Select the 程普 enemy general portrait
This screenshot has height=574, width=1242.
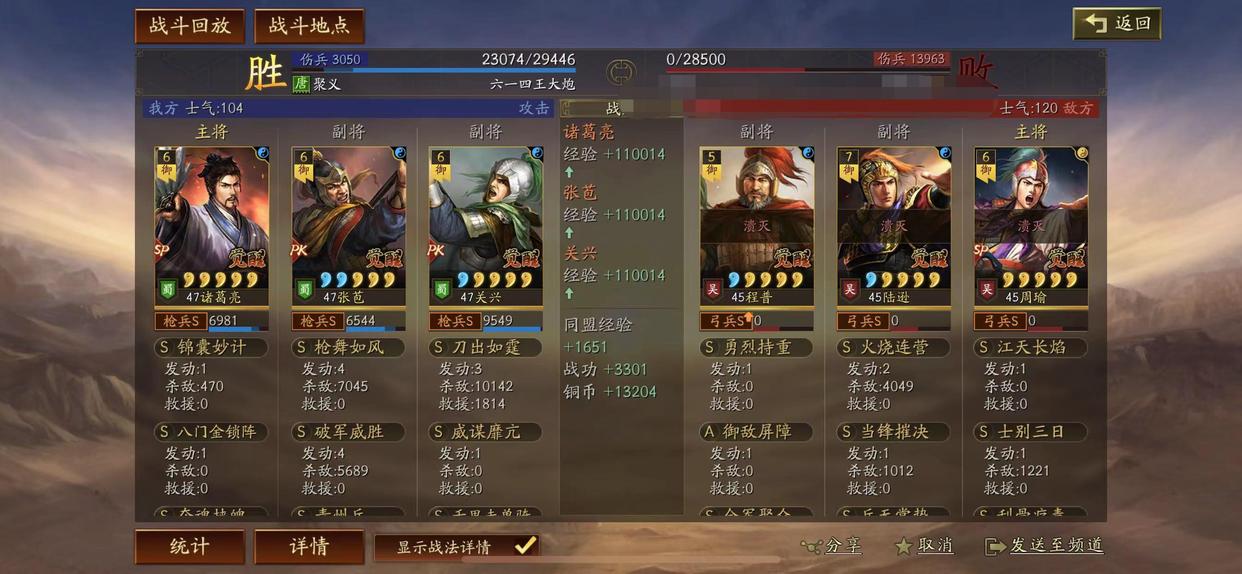757,220
